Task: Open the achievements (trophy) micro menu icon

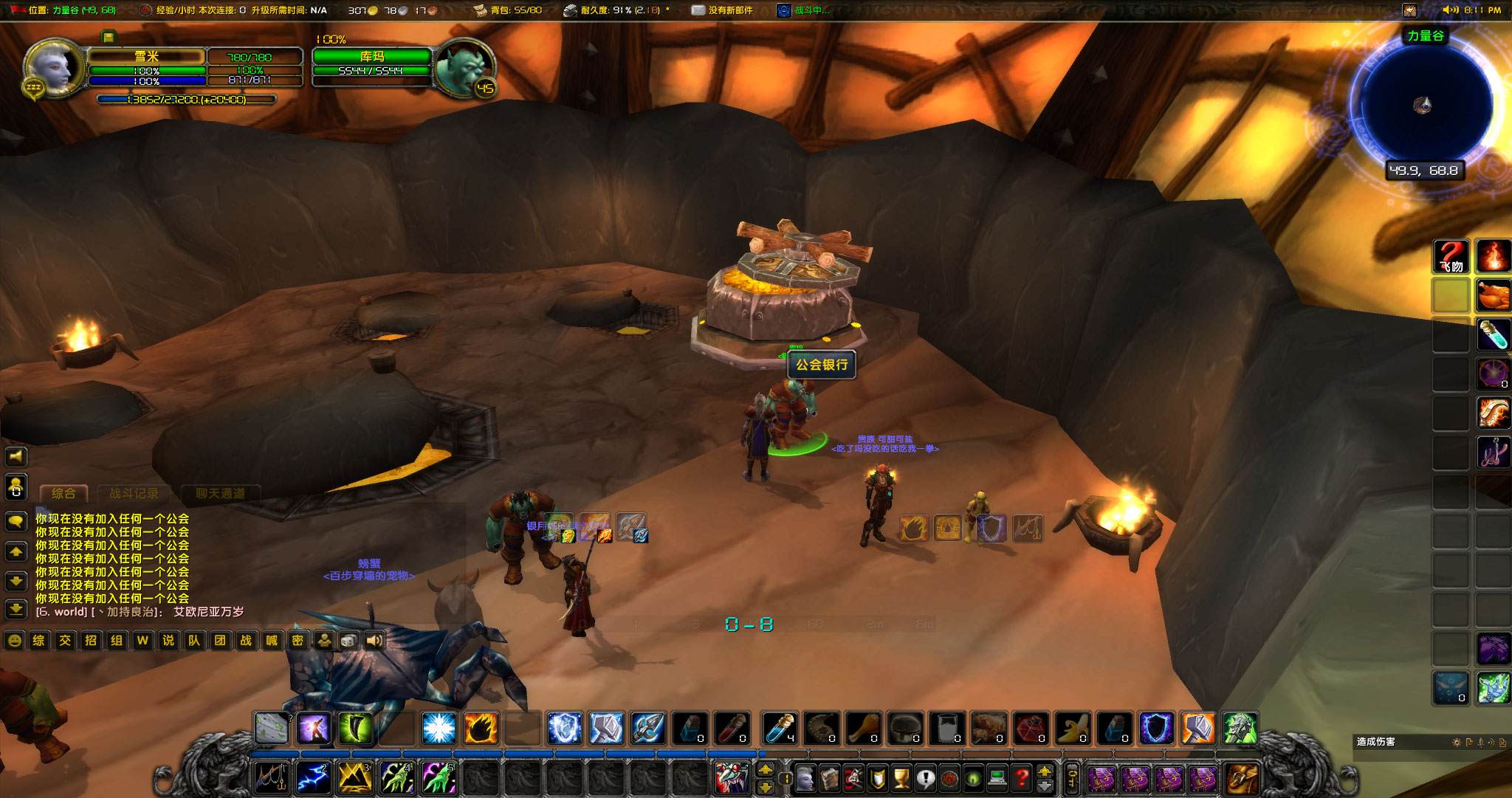Action: click(901, 778)
